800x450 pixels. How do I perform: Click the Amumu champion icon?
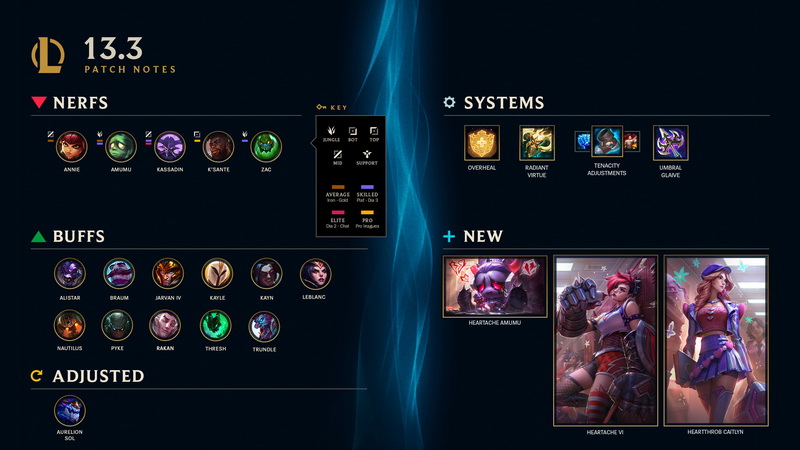(x=120, y=146)
